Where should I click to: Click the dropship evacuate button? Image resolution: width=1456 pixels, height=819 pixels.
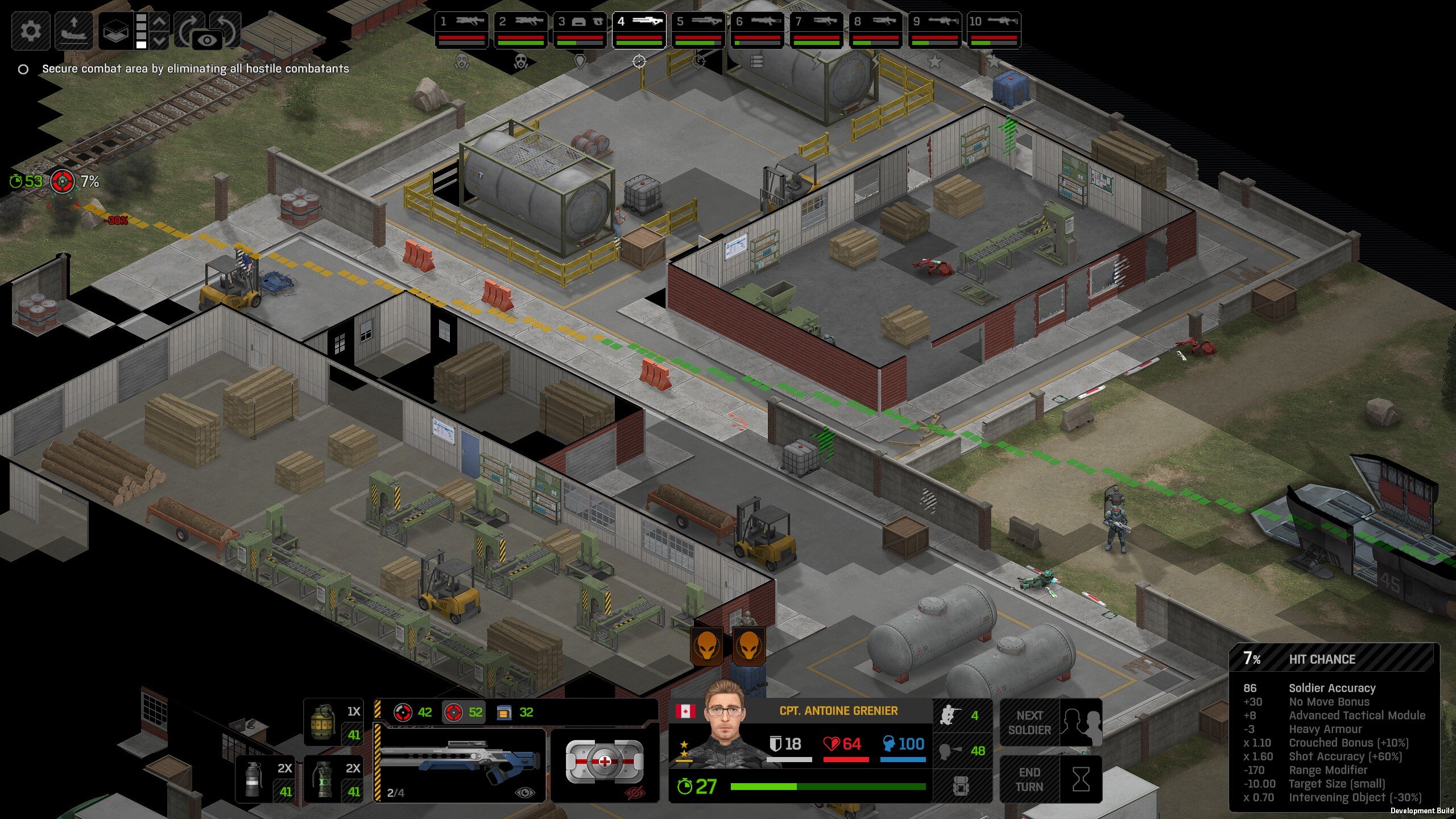(74, 30)
